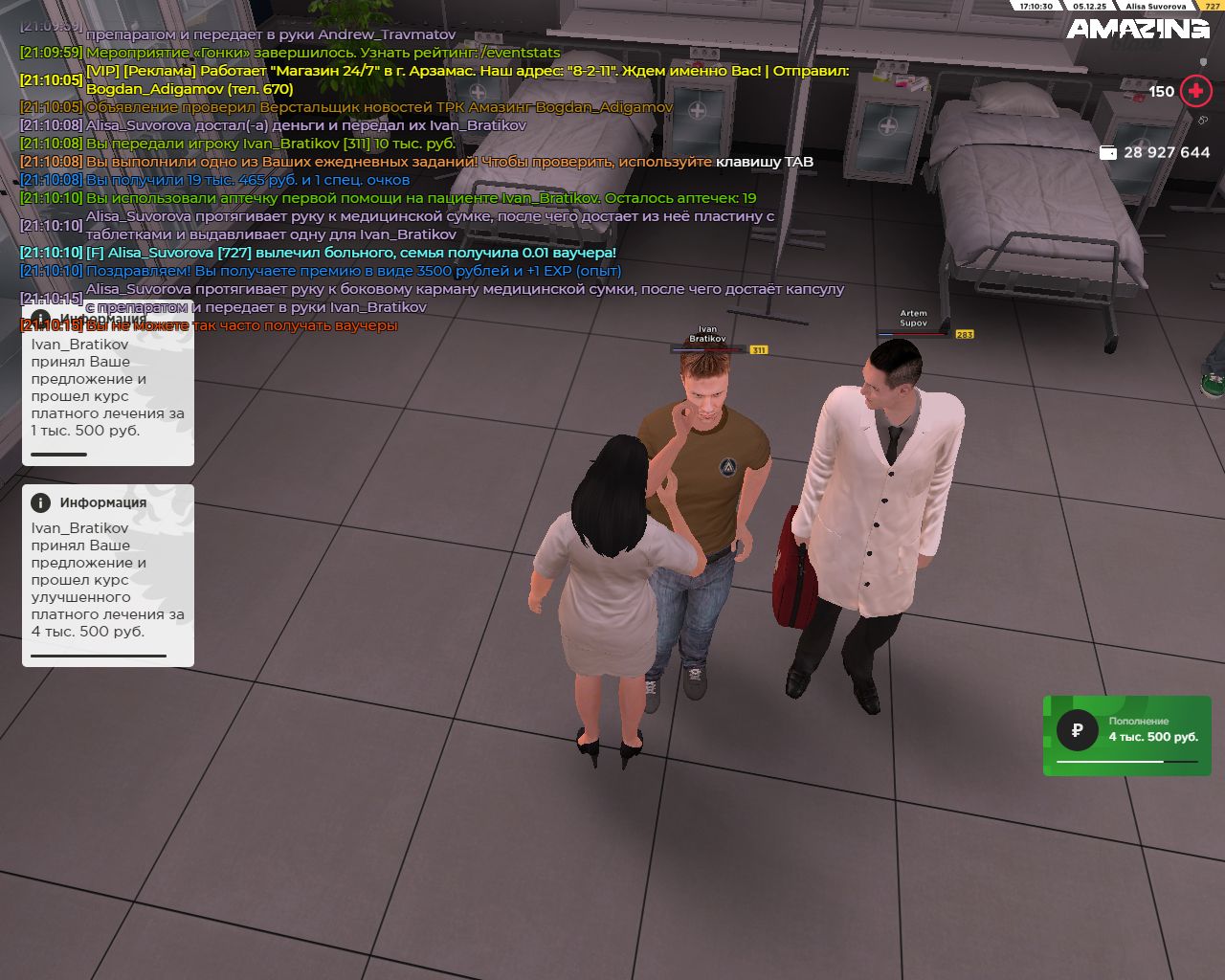
Task: Click the green Пополнение 4 тыс. 500 руб. popup
Action: (x=1126, y=735)
